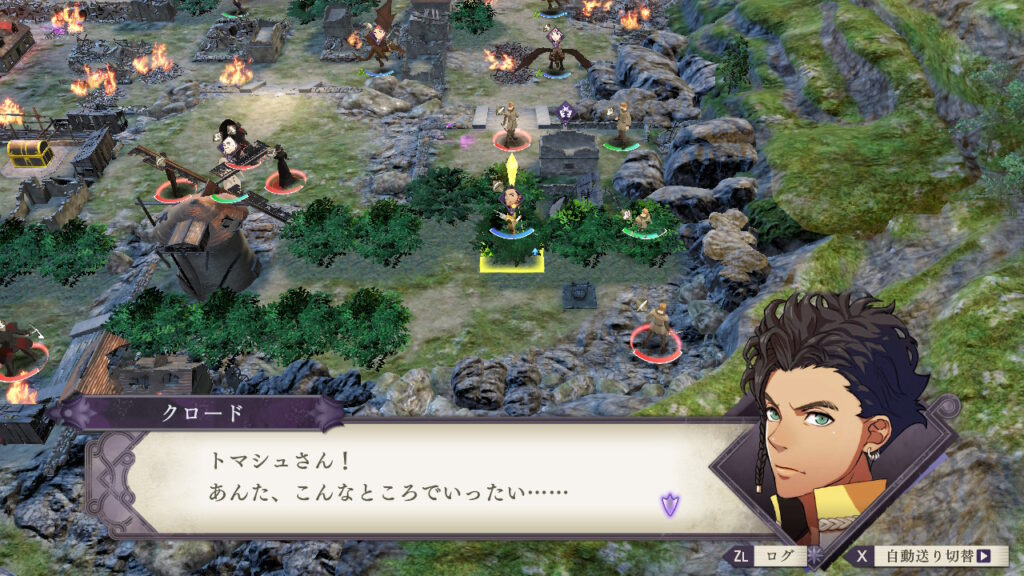
Task: Advance dialogue with the purple arrow indicator
Action: pos(669,505)
